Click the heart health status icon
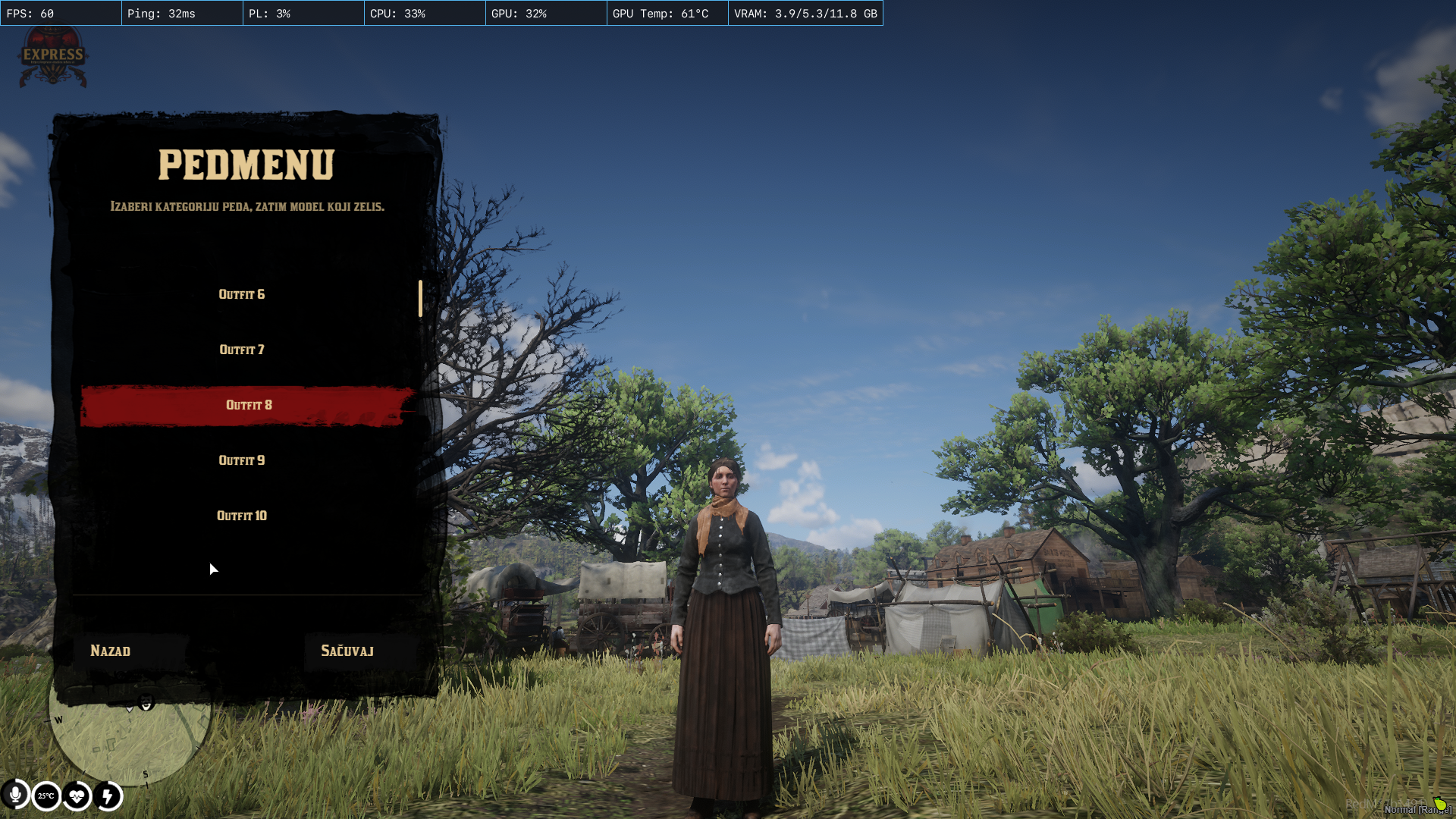 (x=77, y=796)
